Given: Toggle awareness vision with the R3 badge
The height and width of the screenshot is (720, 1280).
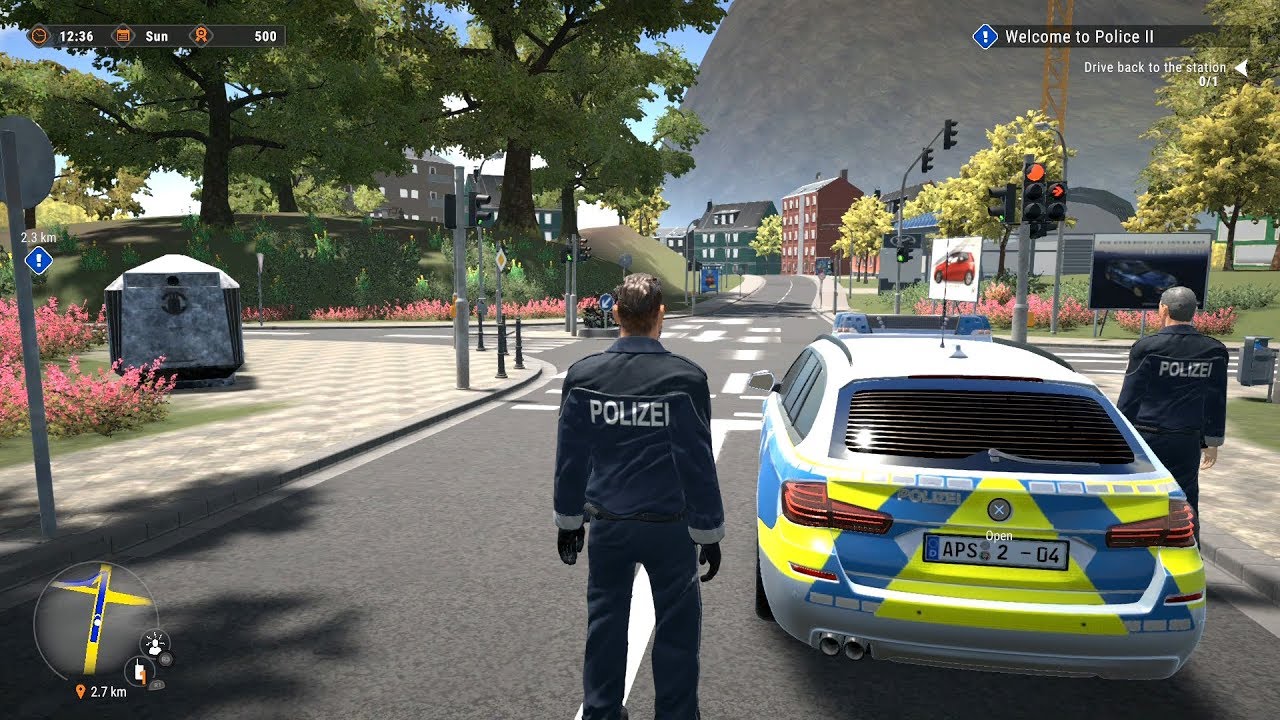Looking at the screenshot, I should point(165,660).
